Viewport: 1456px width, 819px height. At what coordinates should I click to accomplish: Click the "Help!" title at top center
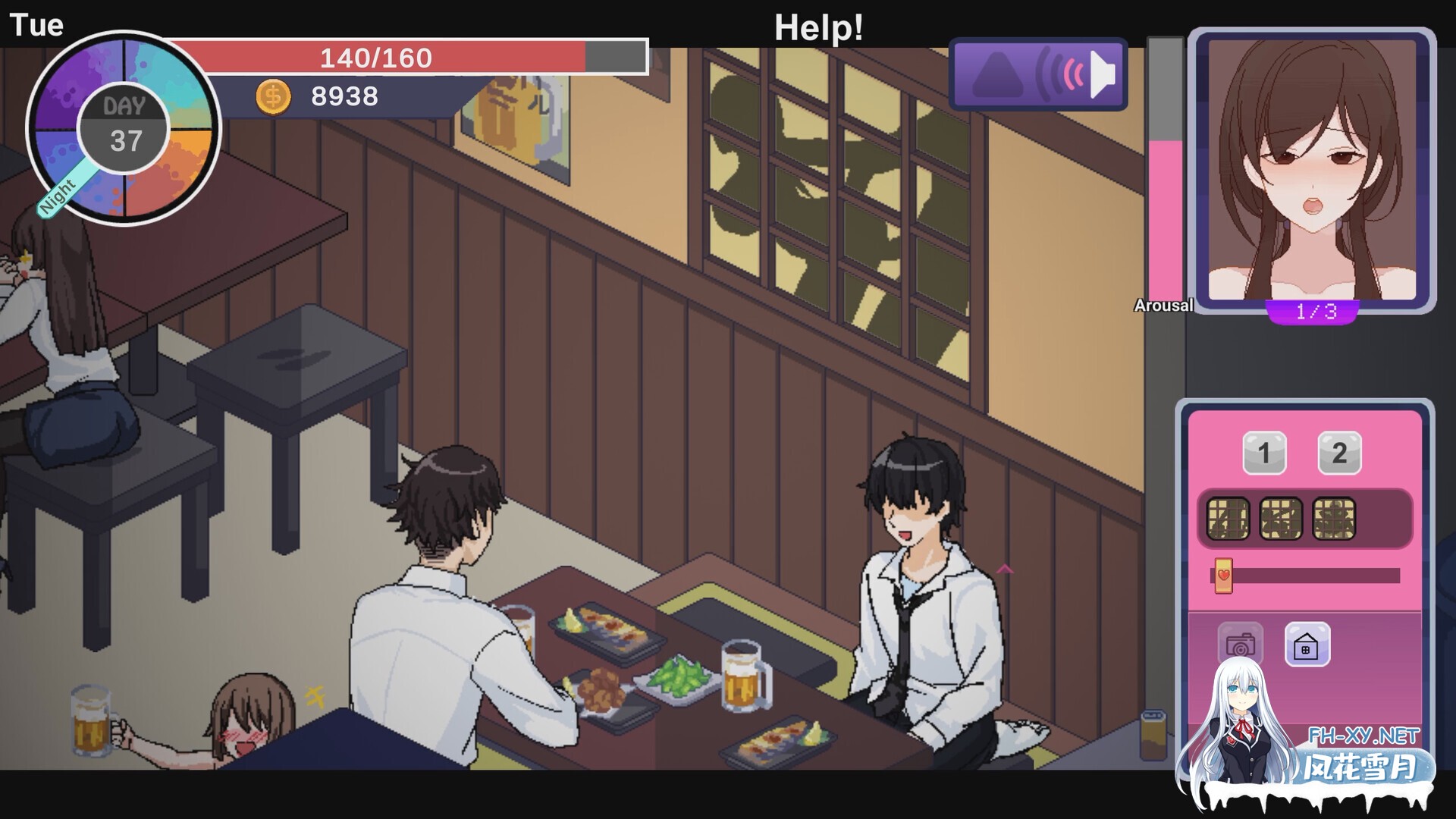coord(817,29)
